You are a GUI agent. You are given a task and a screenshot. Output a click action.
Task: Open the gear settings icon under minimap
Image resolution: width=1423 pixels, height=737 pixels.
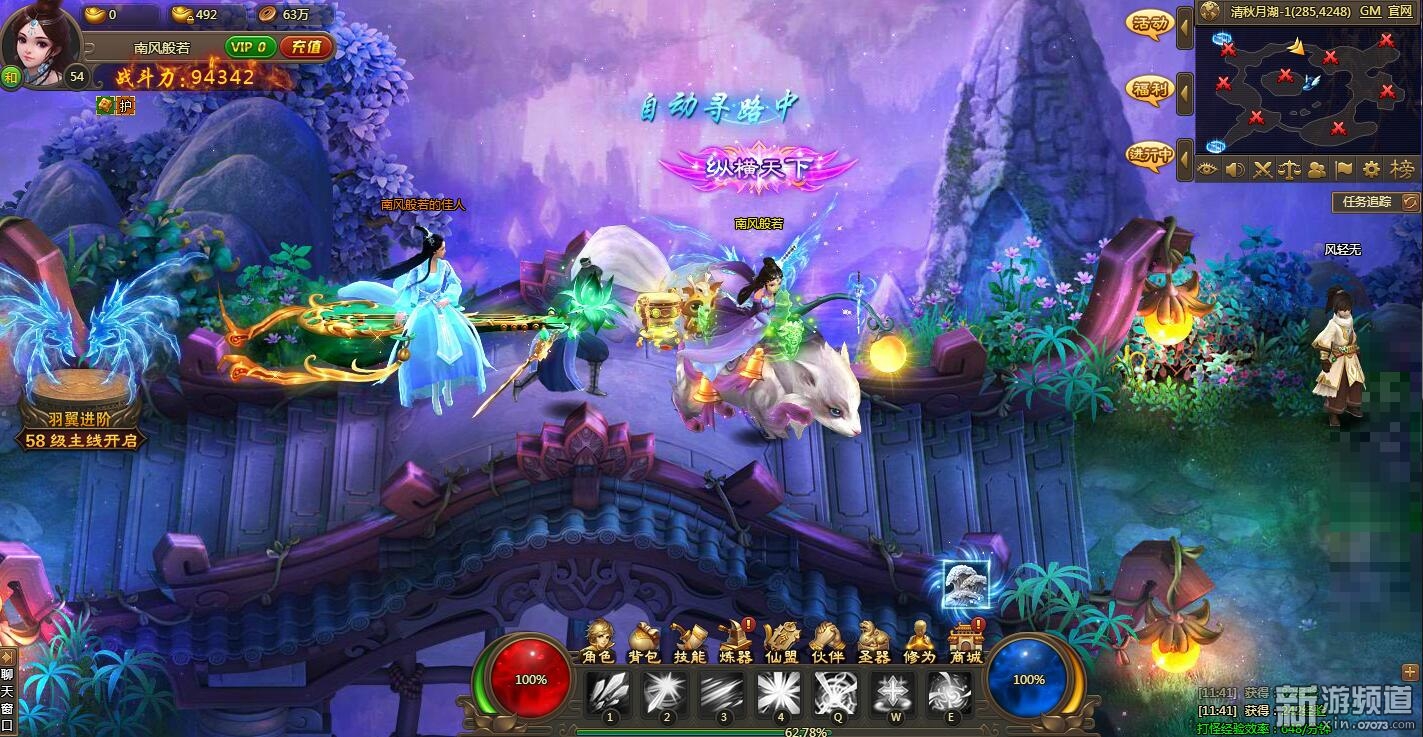[x=1372, y=169]
